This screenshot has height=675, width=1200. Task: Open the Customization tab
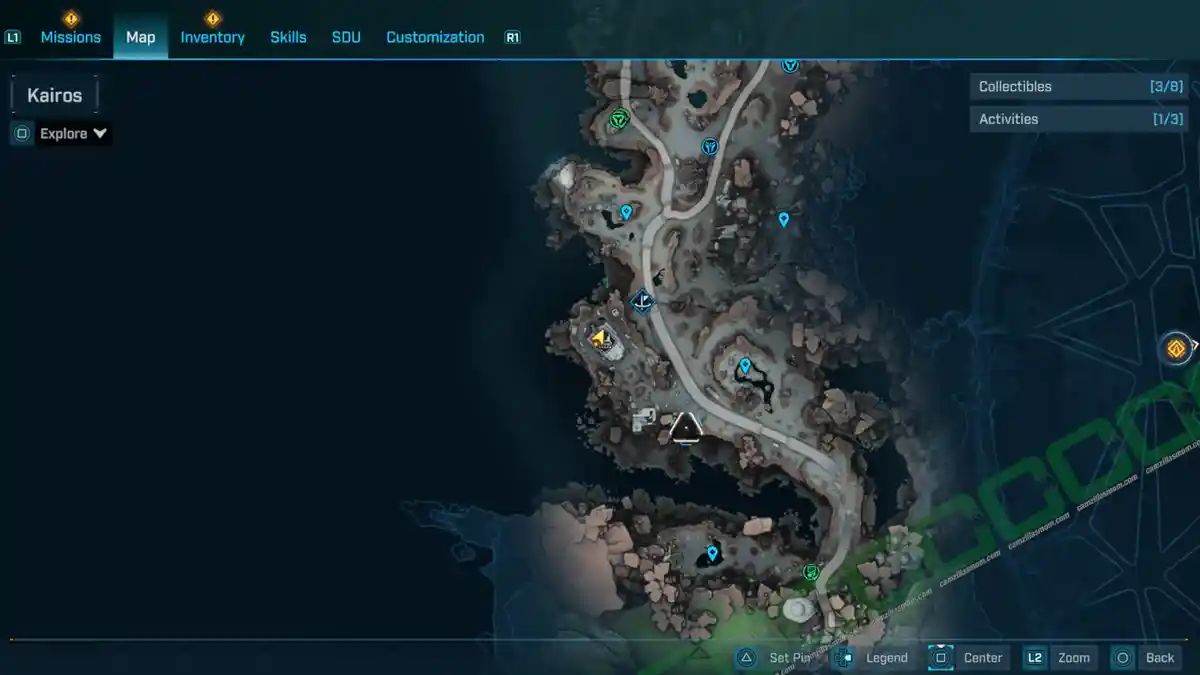(435, 37)
